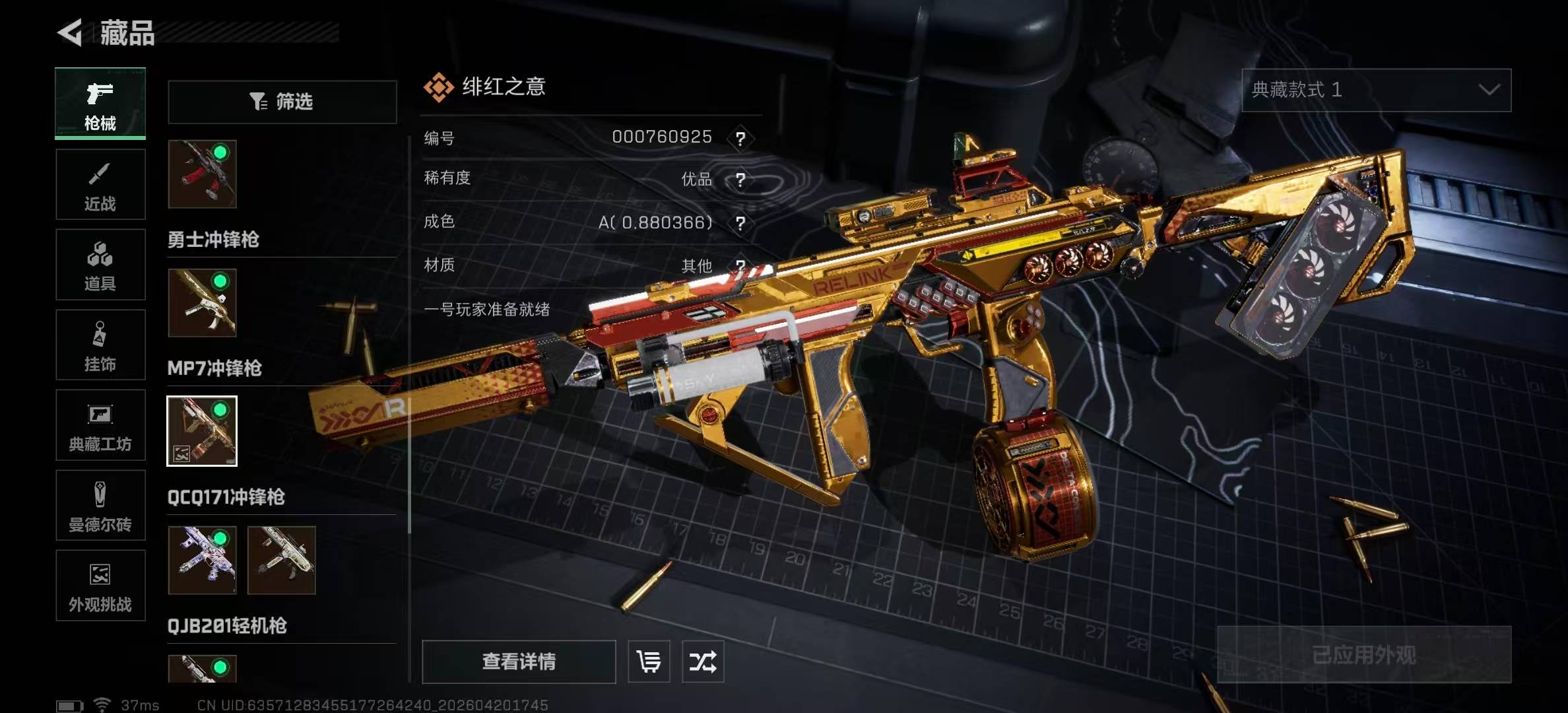Expand the 典藏款式 1 dropdown

point(1376,90)
